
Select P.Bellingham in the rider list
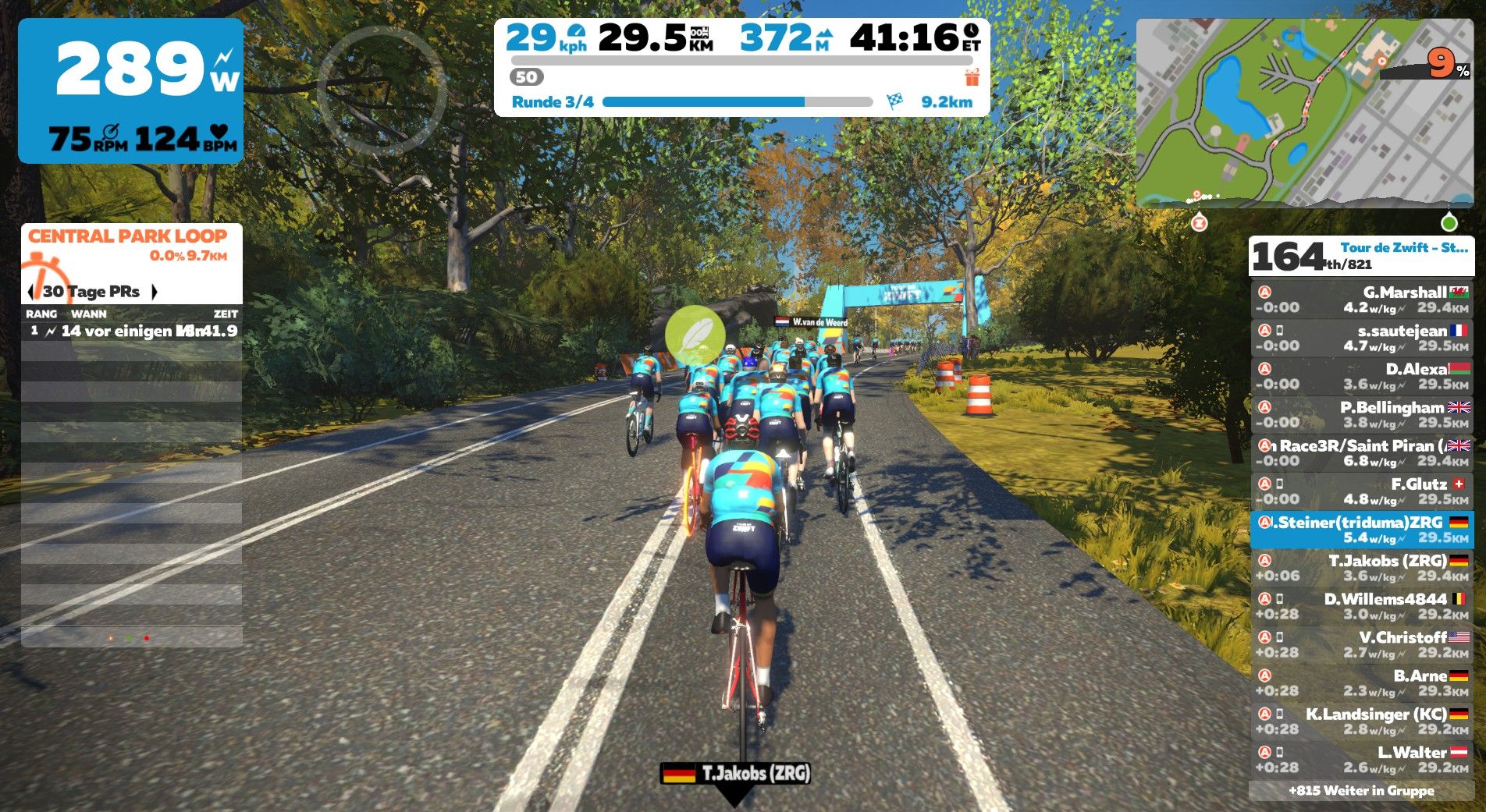pyautogui.click(x=1361, y=414)
